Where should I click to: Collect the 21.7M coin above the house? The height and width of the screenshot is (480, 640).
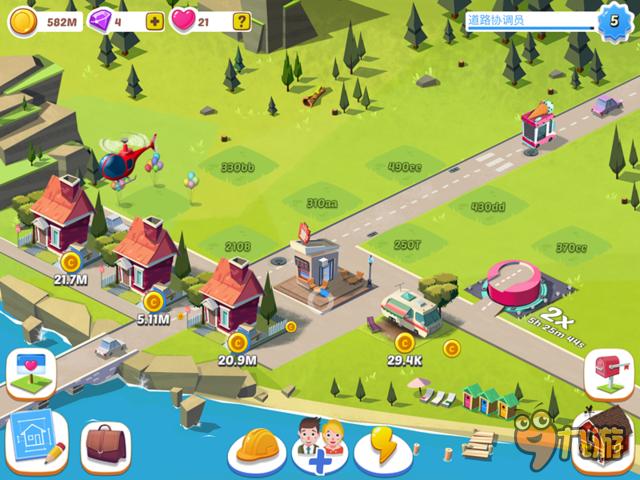pos(70,263)
